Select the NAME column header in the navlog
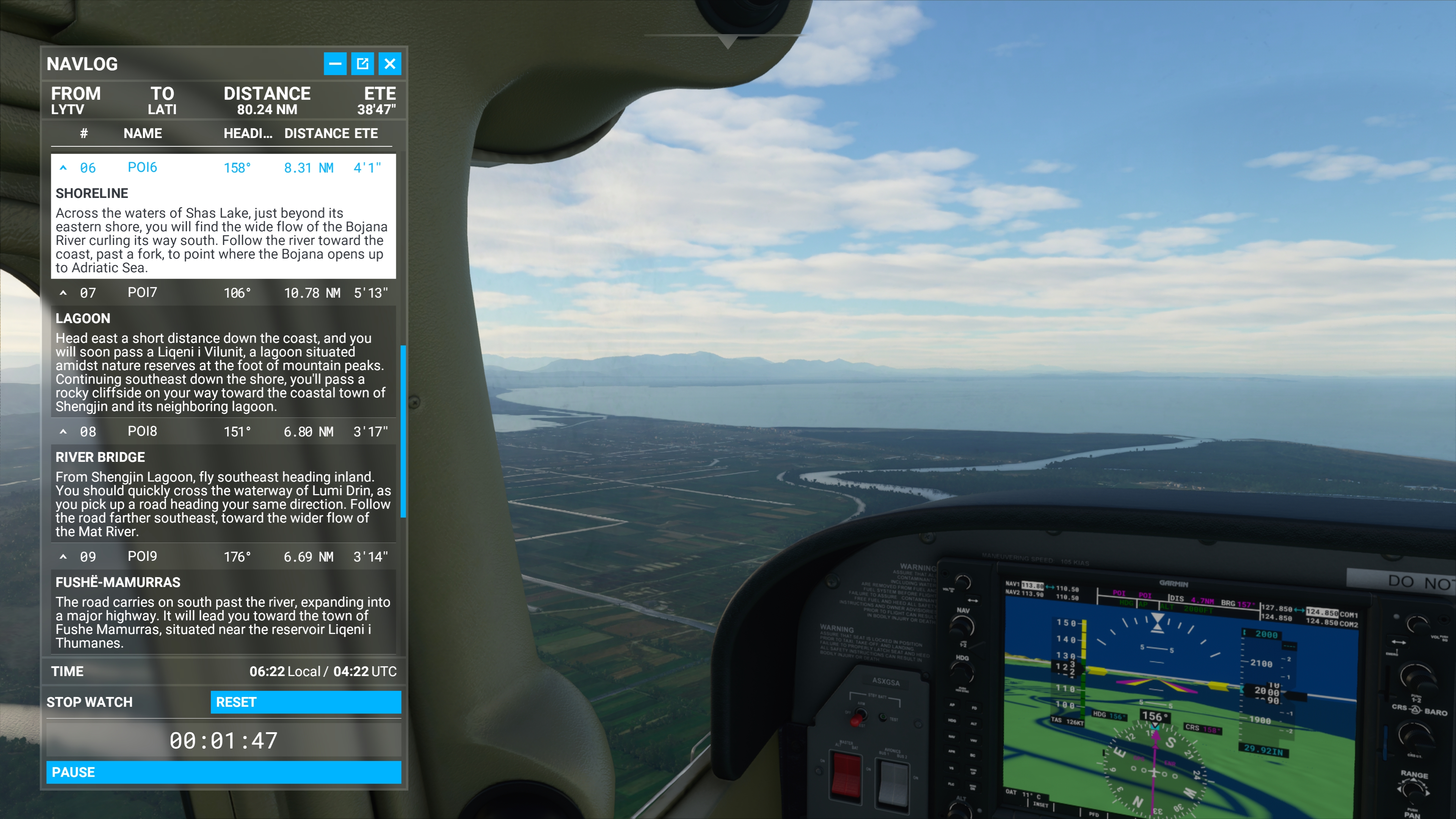The image size is (1456, 819). [143, 133]
